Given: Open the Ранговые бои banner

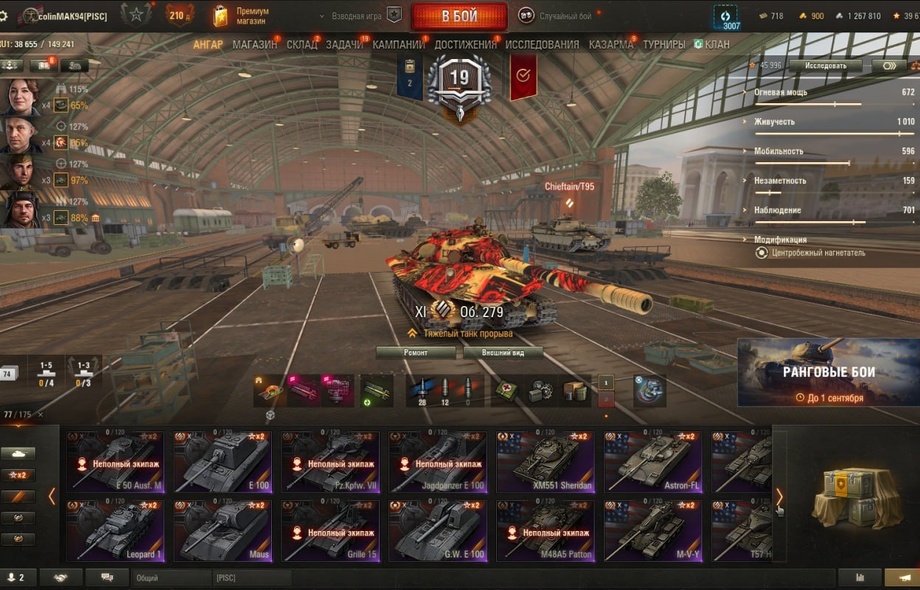Looking at the screenshot, I should (x=828, y=373).
